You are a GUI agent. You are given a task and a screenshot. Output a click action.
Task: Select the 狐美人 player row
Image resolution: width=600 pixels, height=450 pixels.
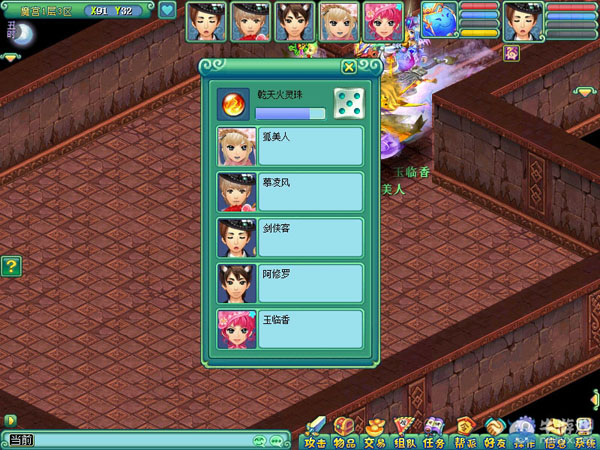(290, 146)
